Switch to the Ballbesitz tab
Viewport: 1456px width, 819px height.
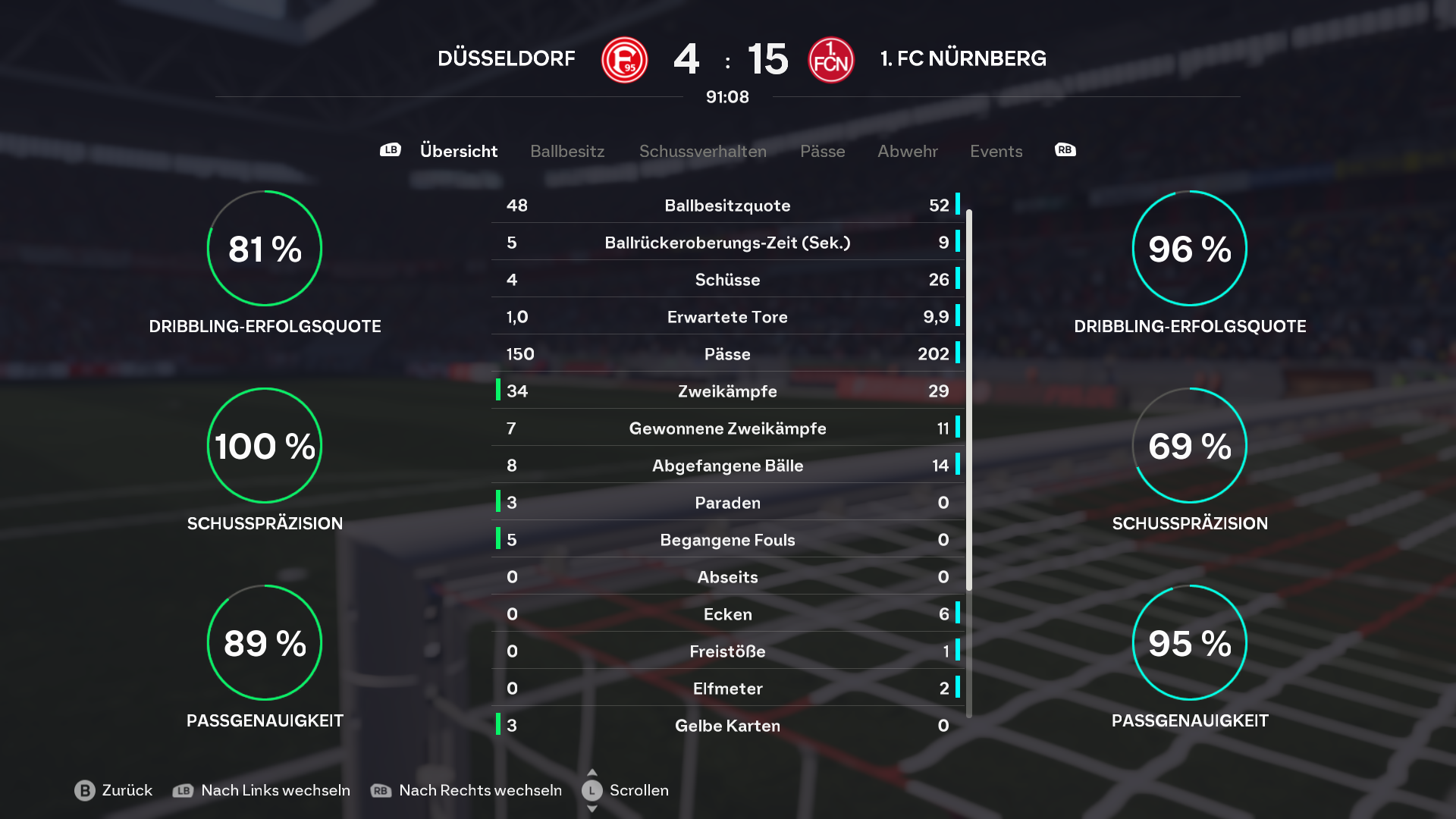[x=567, y=151]
